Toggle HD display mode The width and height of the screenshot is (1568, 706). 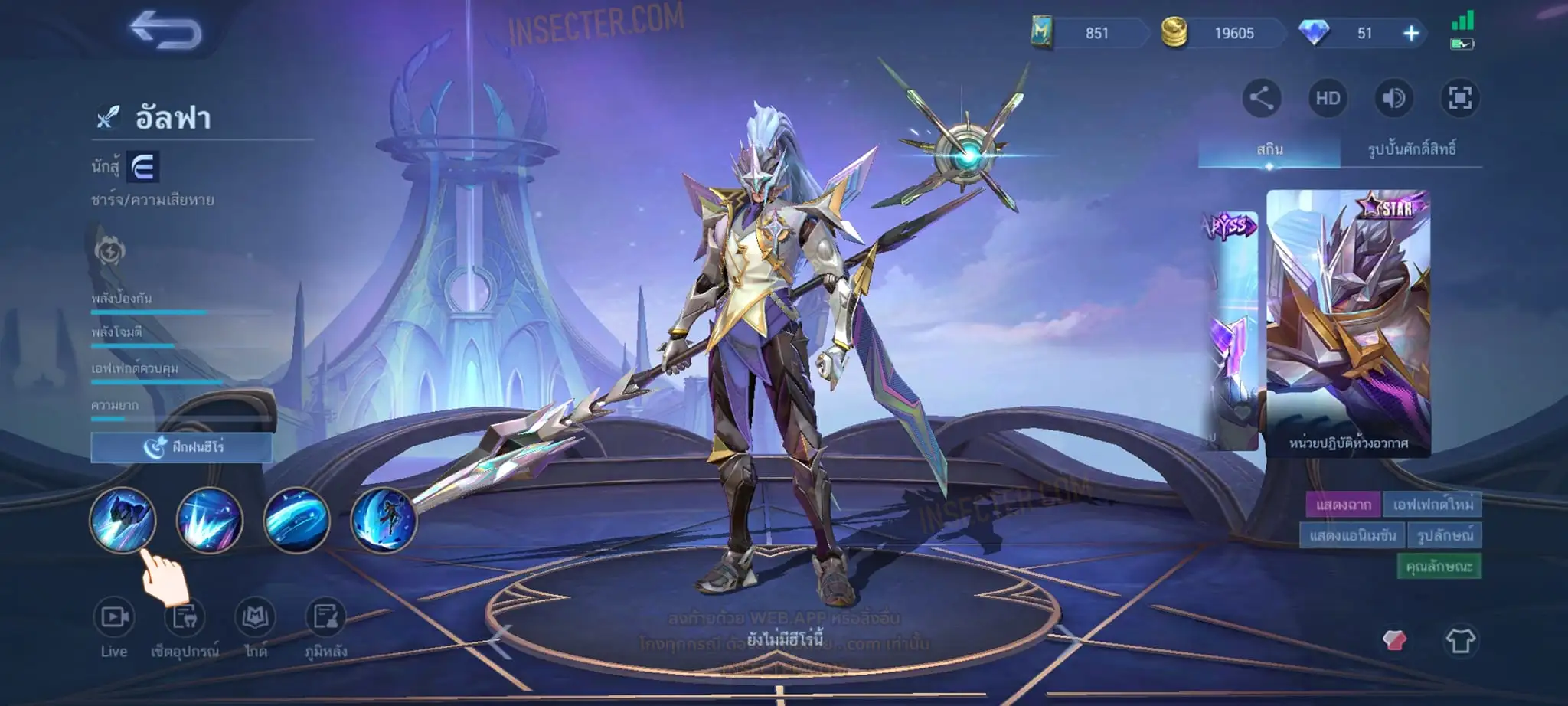(1328, 98)
